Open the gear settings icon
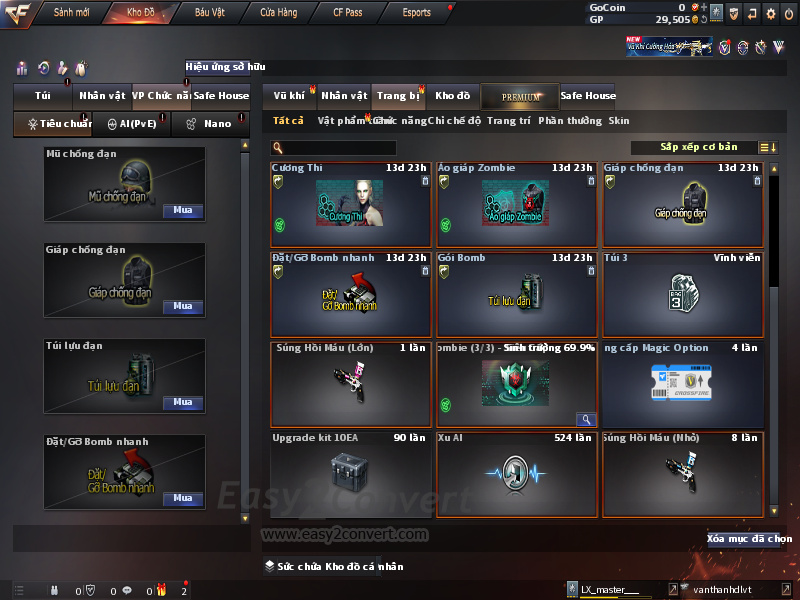Image resolution: width=800 pixels, height=600 pixels. click(x=770, y=13)
